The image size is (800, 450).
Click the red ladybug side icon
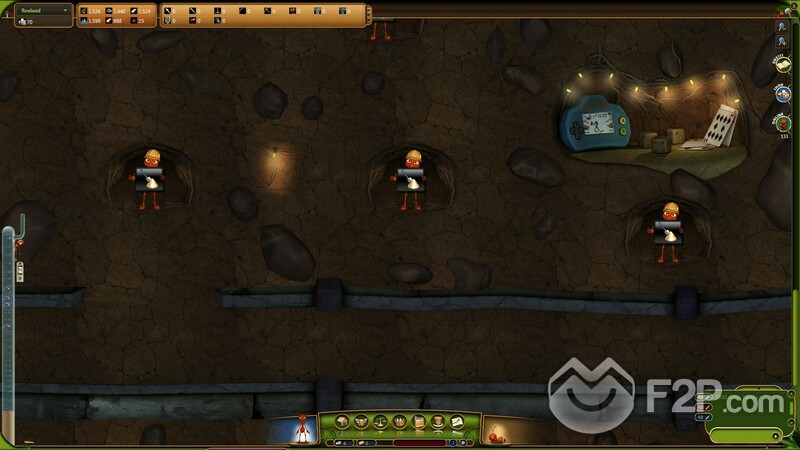point(782,122)
